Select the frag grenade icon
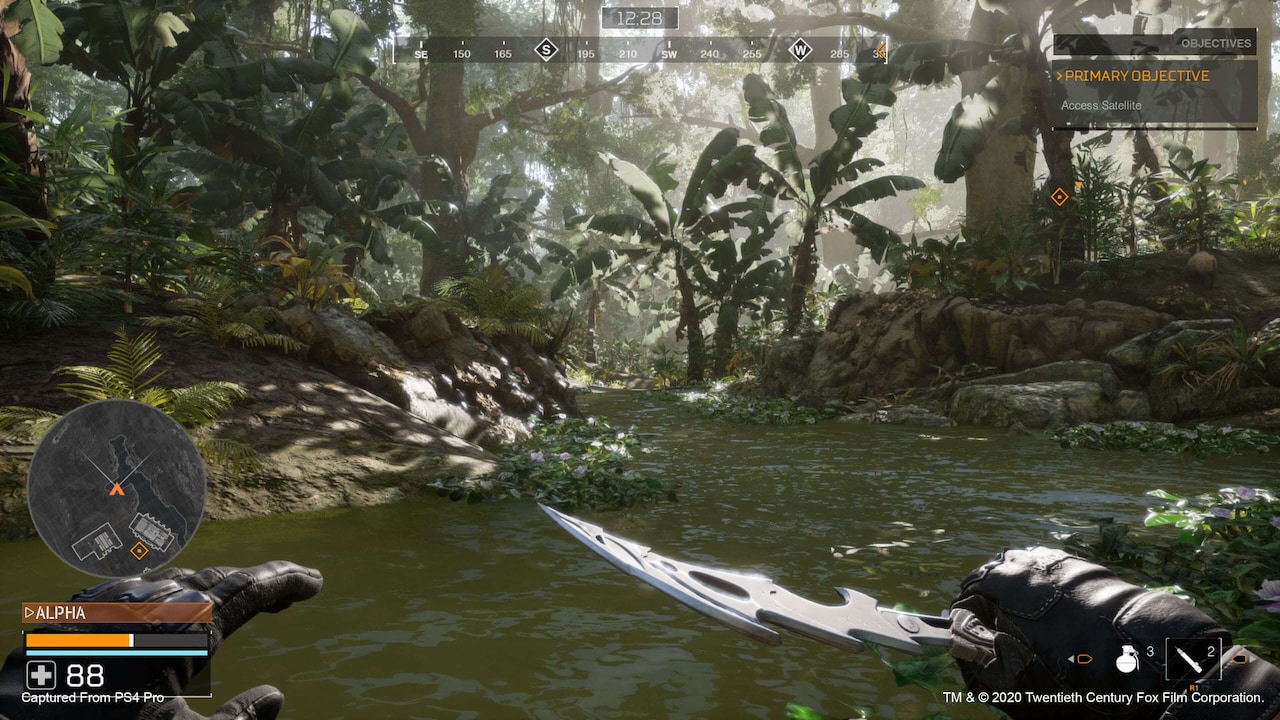The width and height of the screenshot is (1280, 720). click(1127, 657)
